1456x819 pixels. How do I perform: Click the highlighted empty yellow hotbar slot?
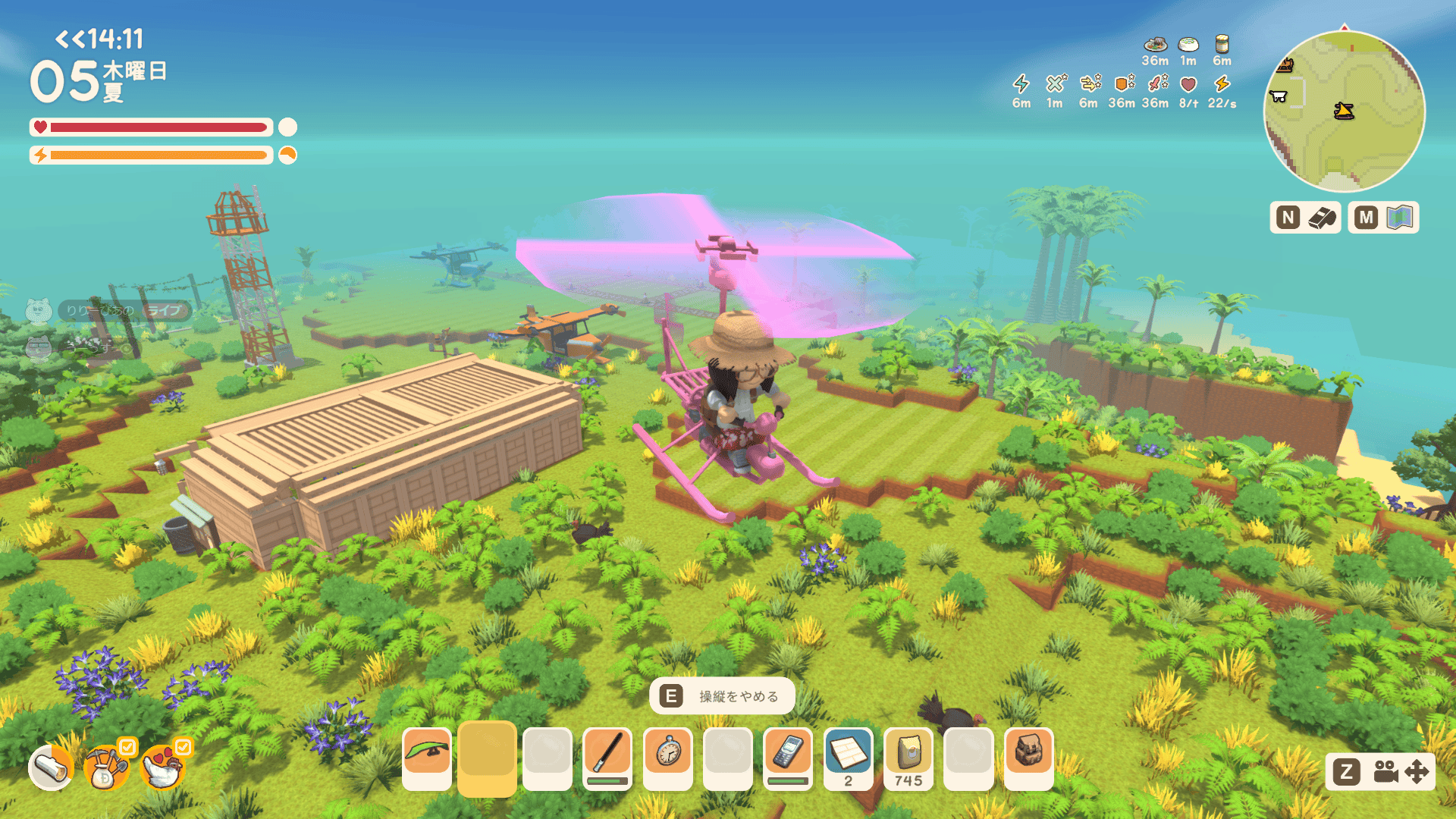pyautogui.click(x=487, y=758)
